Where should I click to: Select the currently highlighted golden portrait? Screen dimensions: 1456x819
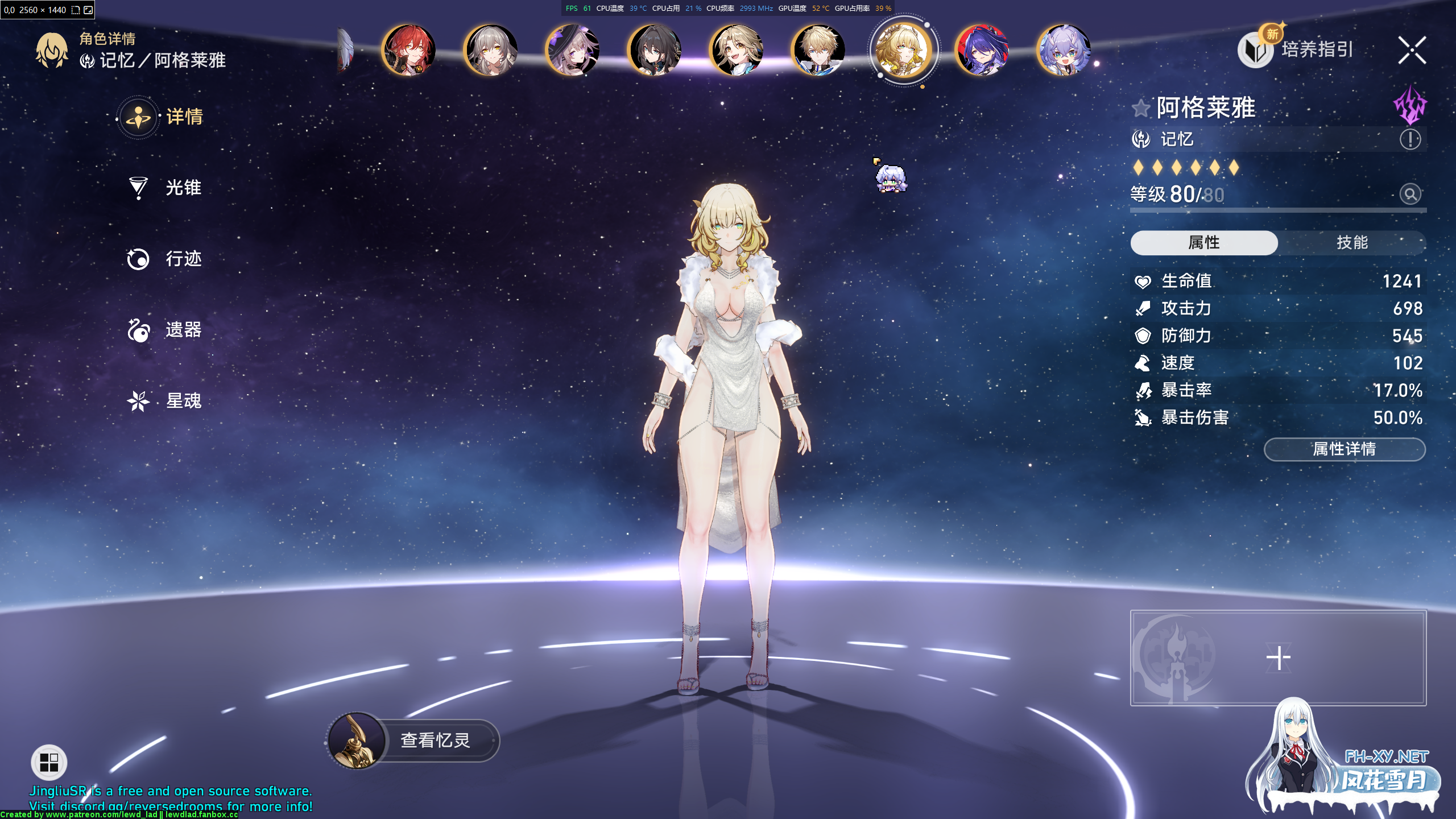pos(903,50)
